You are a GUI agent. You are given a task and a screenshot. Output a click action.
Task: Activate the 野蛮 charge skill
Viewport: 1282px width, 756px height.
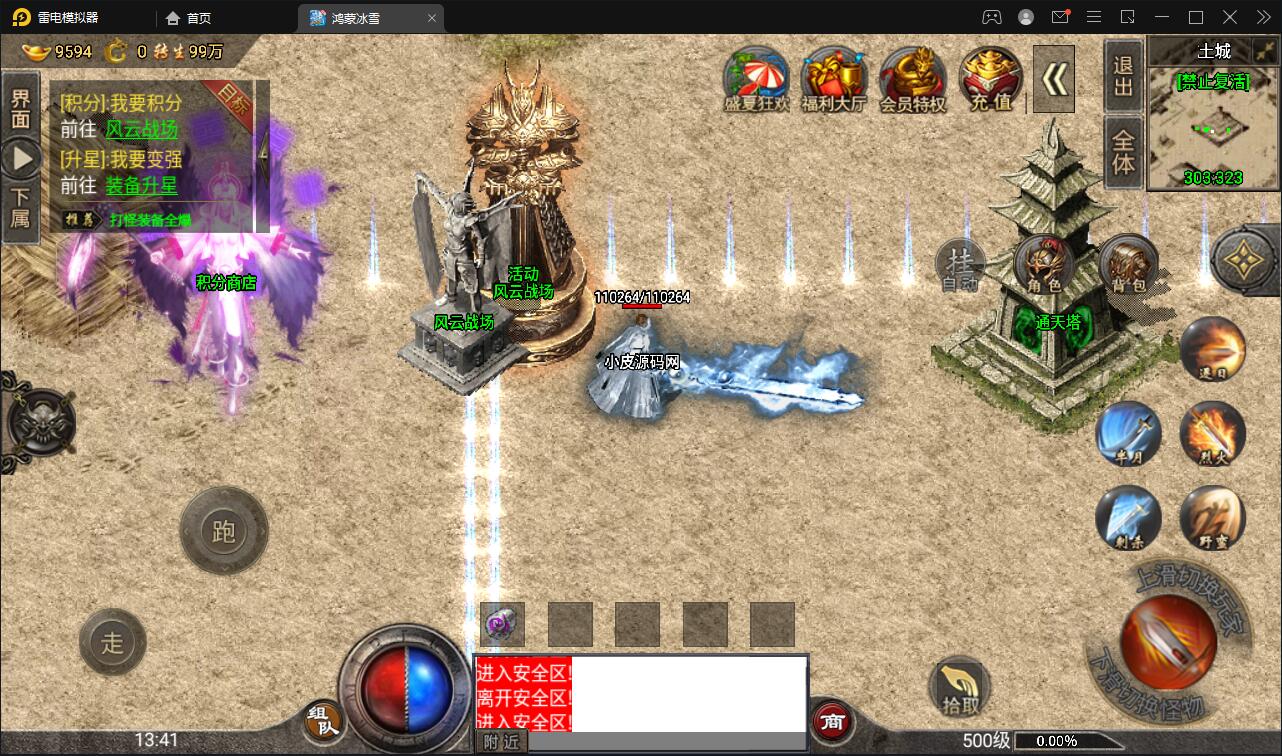tap(1212, 517)
